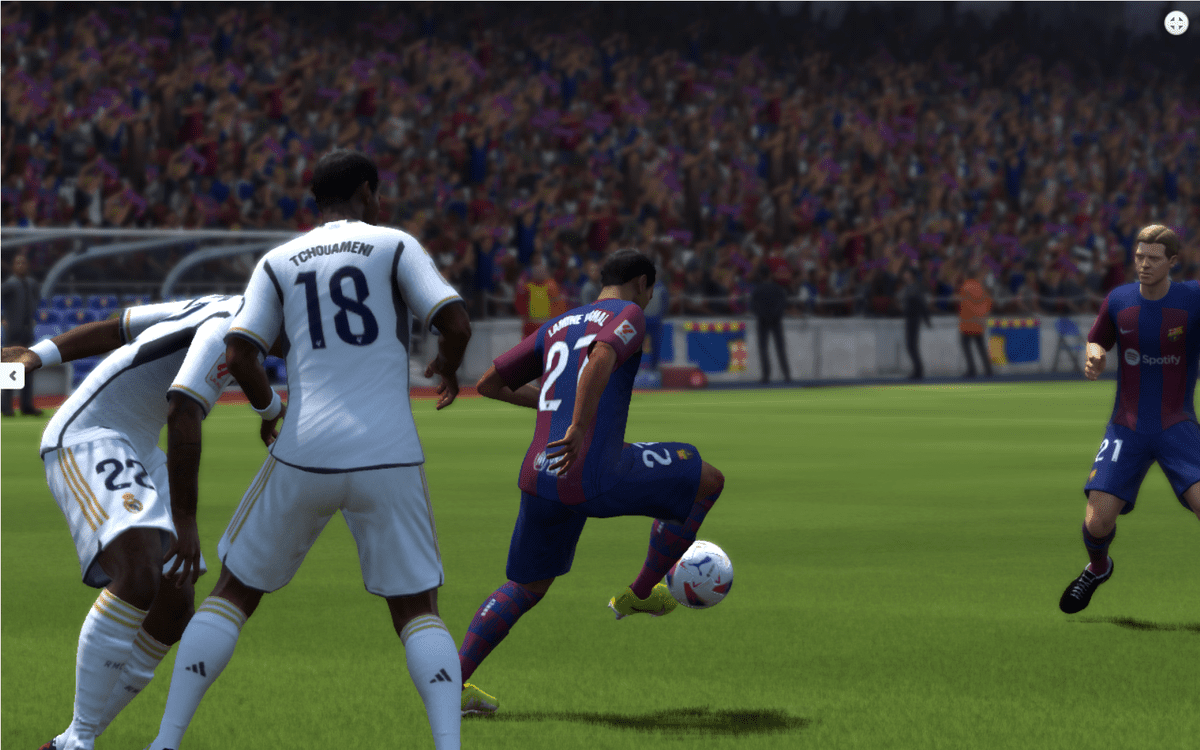Click the round expand-image icon
The height and width of the screenshot is (750, 1200).
1176,23
